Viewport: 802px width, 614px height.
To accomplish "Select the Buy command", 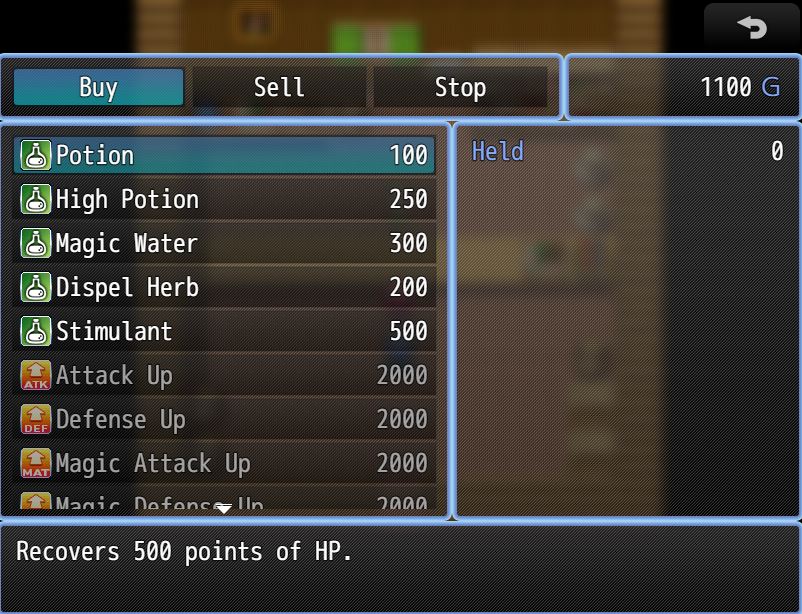I will pyautogui.click(x=98, y=88).
